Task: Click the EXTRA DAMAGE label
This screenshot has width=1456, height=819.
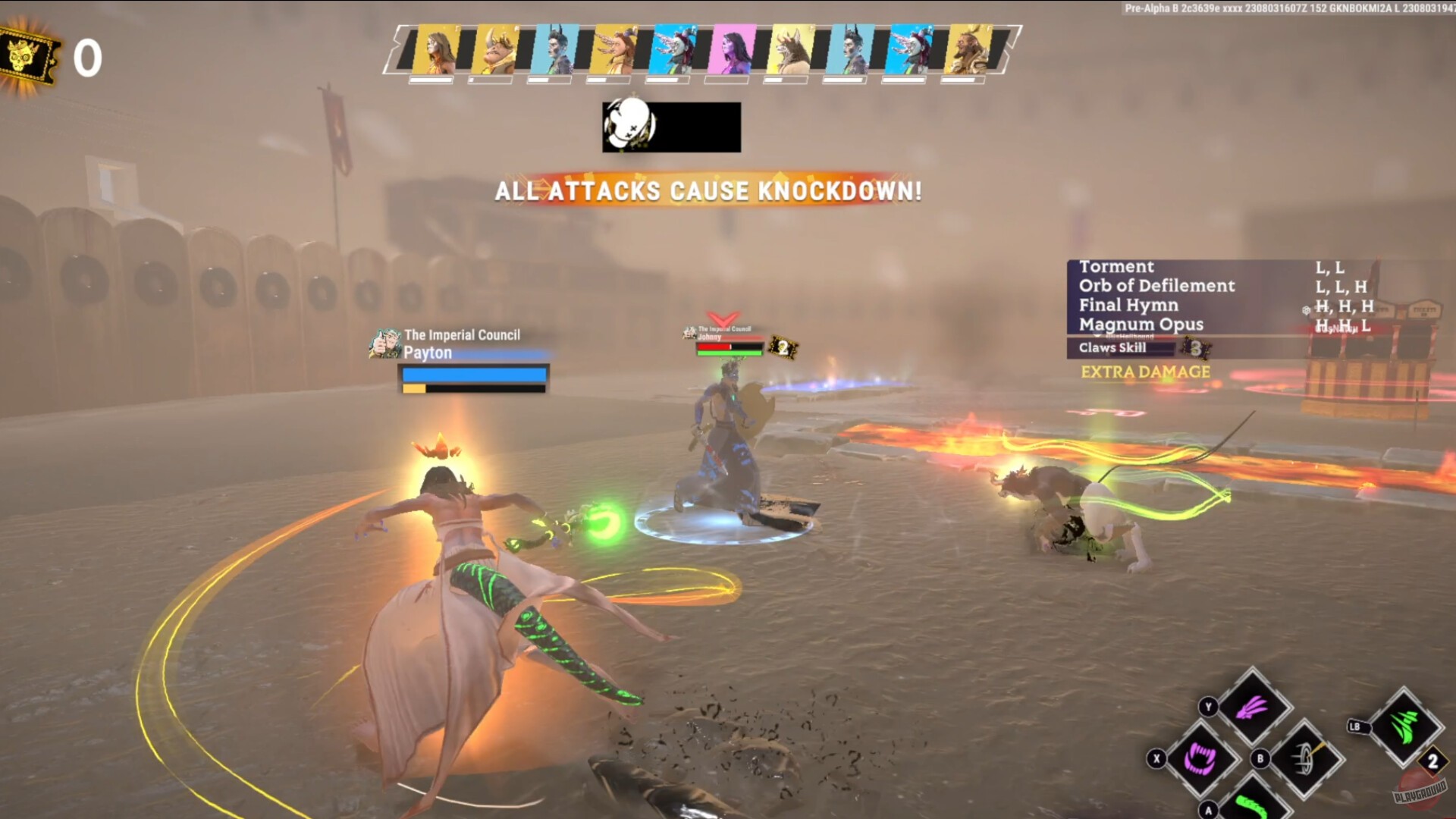Action: 1145,372
